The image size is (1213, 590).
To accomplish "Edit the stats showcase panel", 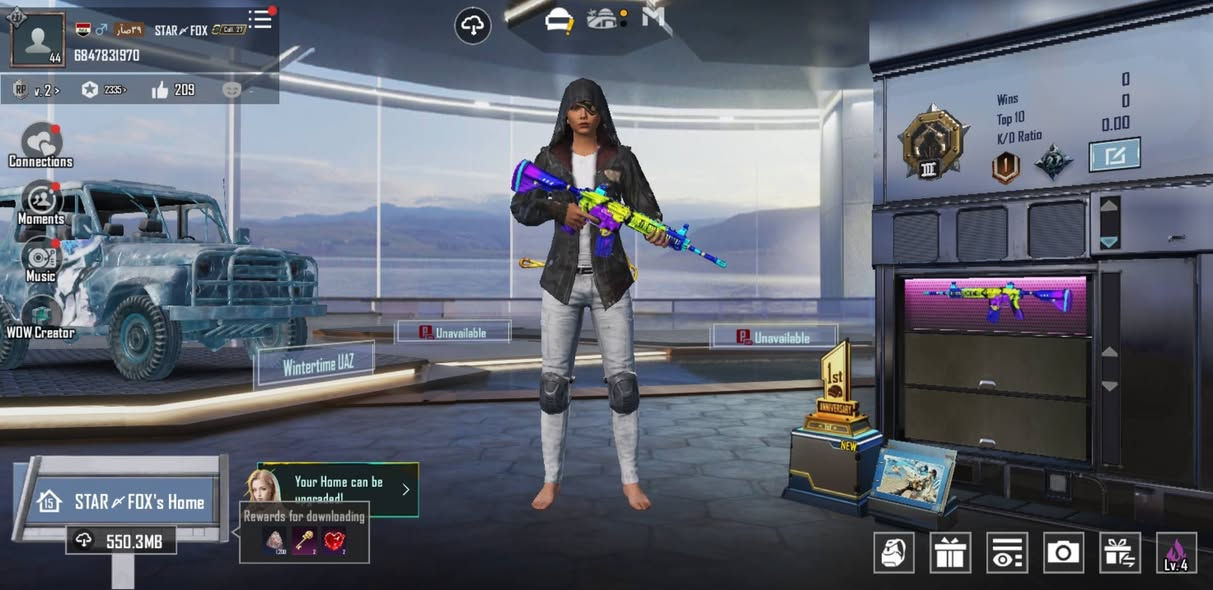I will 1114,155.
